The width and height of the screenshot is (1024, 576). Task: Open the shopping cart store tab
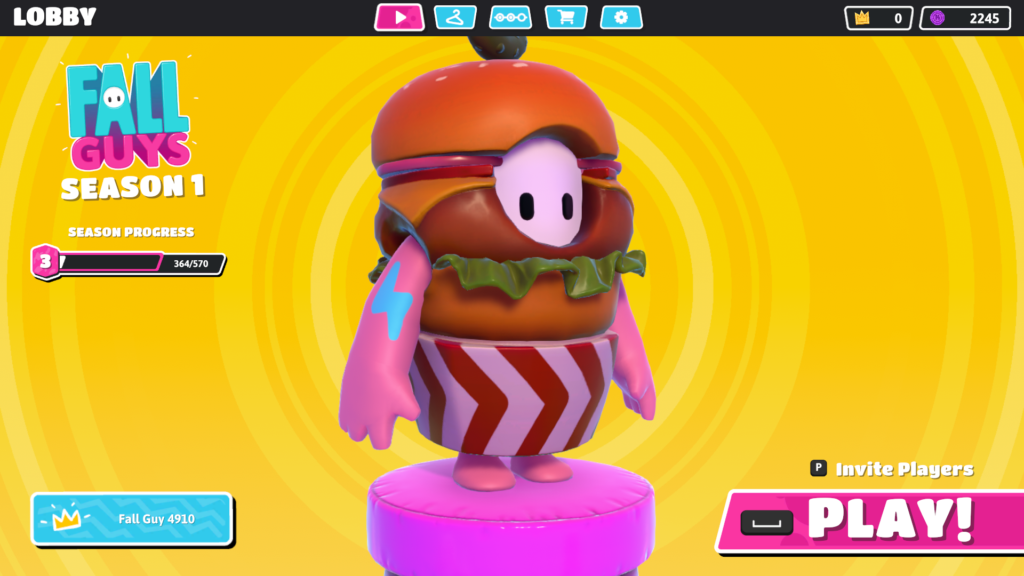565,17
